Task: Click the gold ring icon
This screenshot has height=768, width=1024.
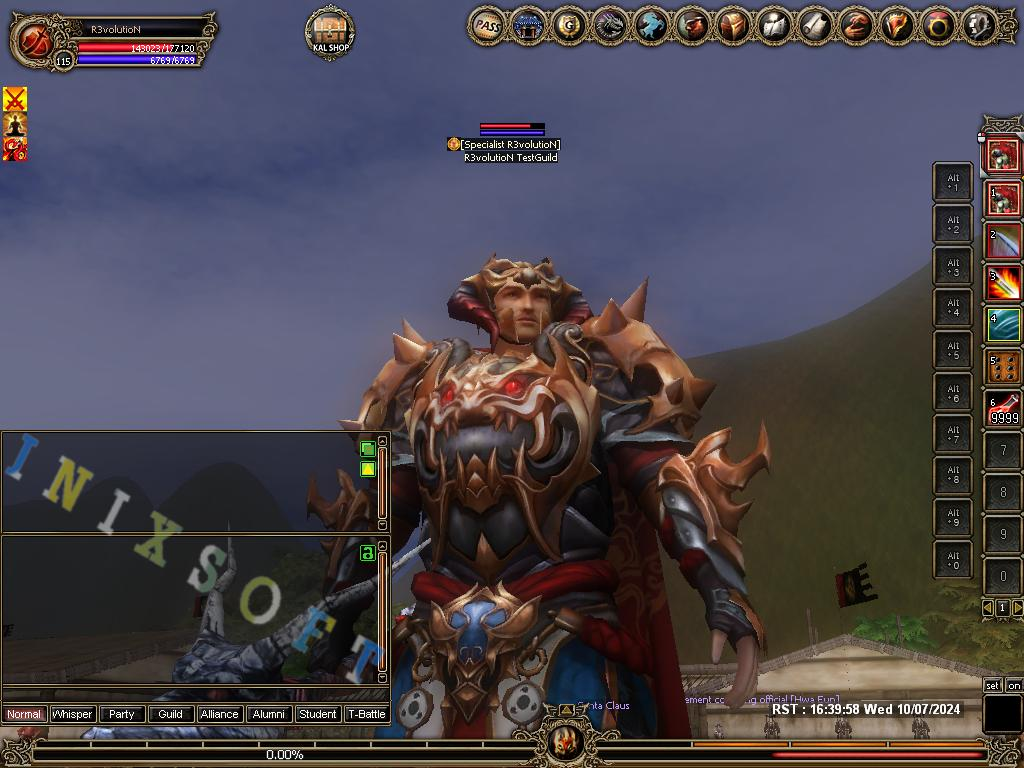Action: click(938, 26)
